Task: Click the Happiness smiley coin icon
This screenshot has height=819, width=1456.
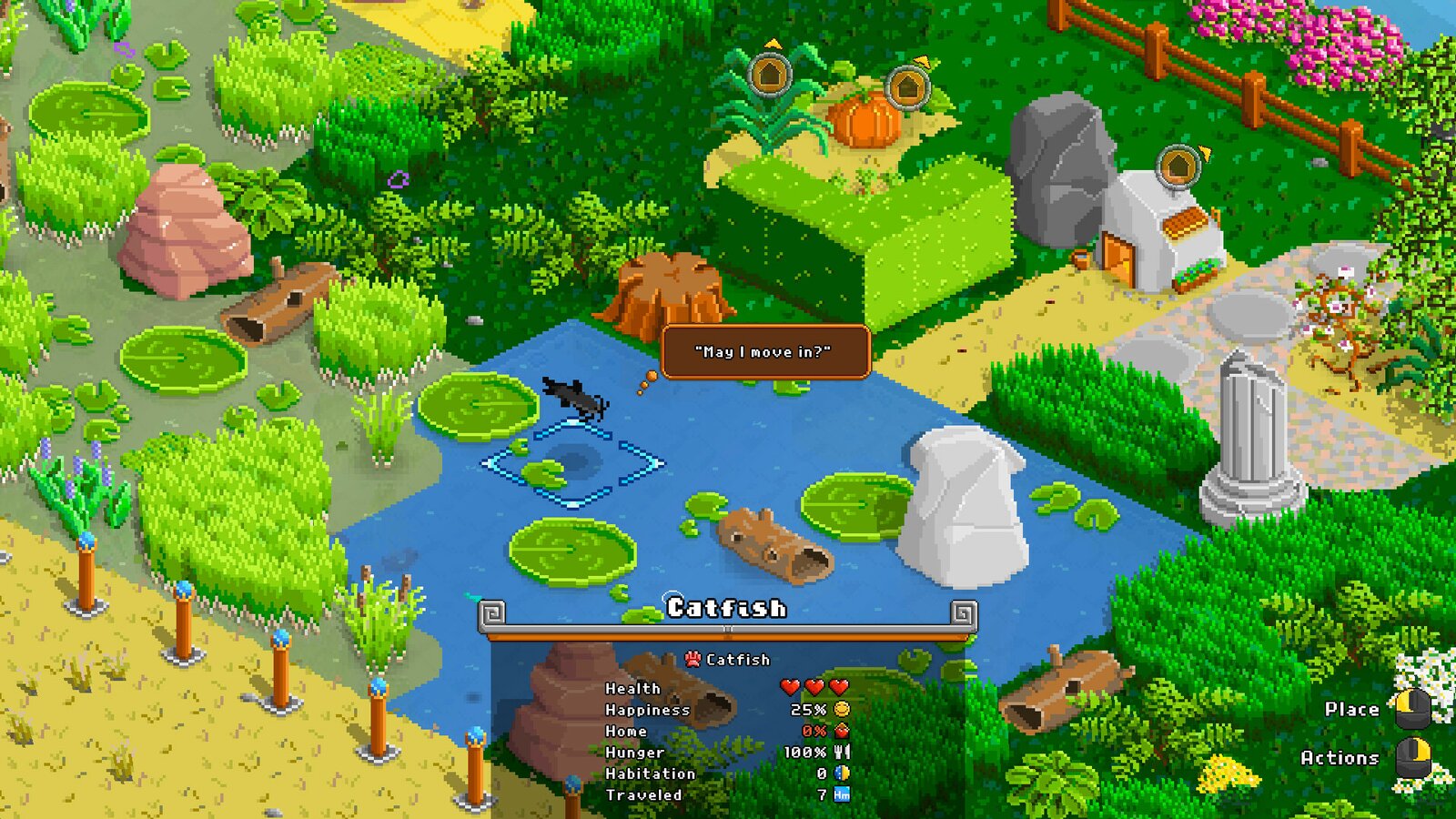Action: pyautogui.click(x=843, y=710)
